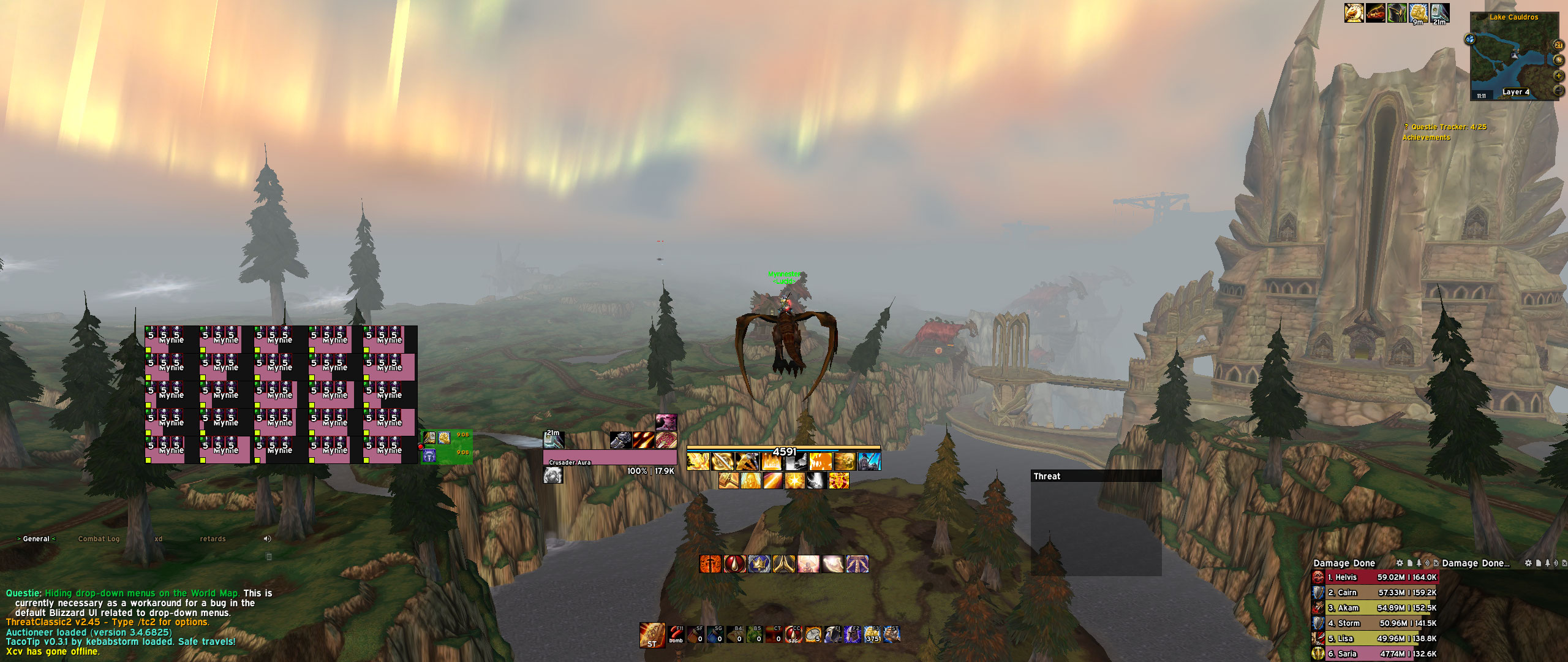Switch to the Combat Log tab

tap(99, 539)
